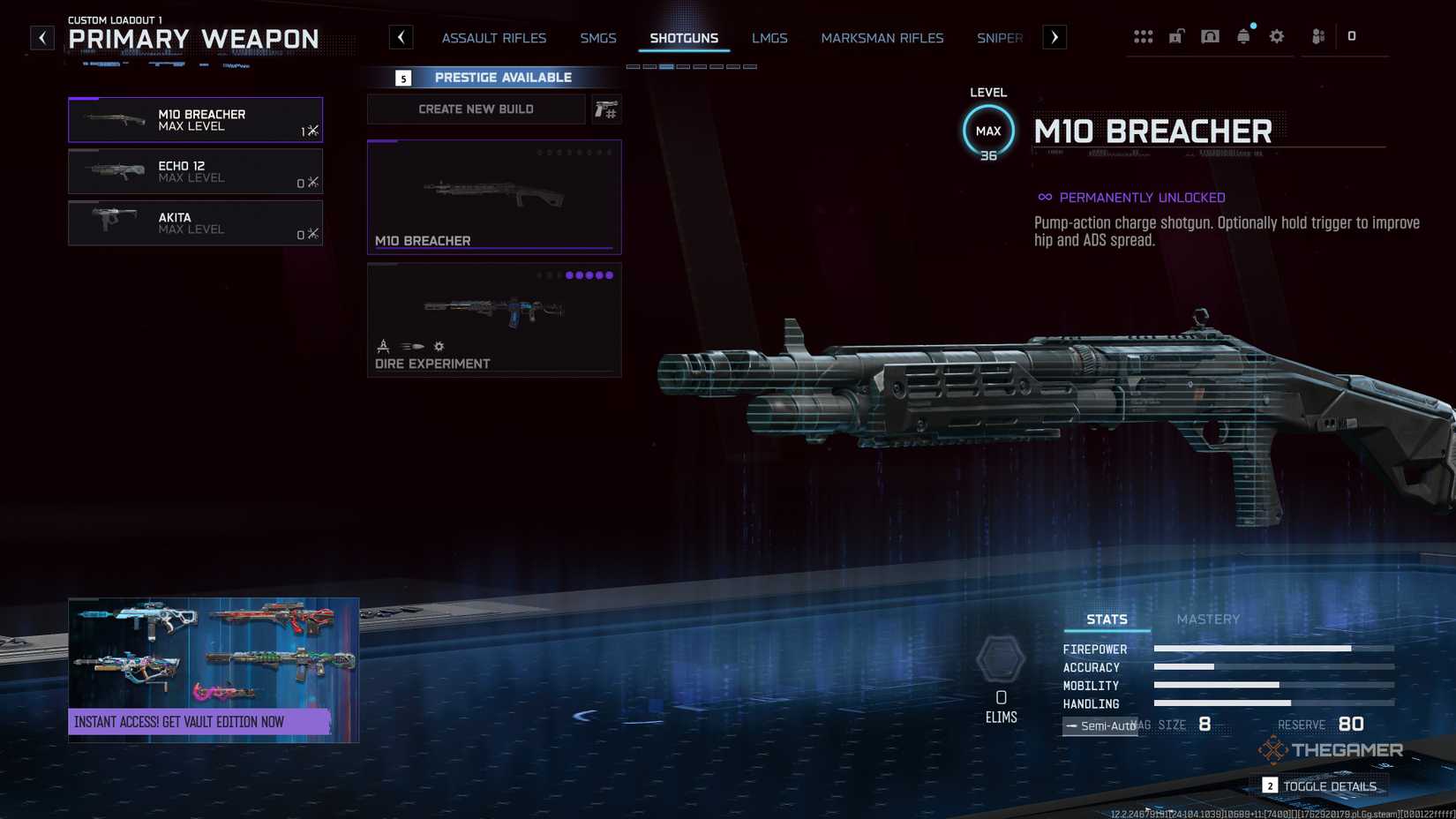This screenshot has width=1456, height=819.
Task: Open the GET VAULT EDITION banner
Action: tap(213, 721)
